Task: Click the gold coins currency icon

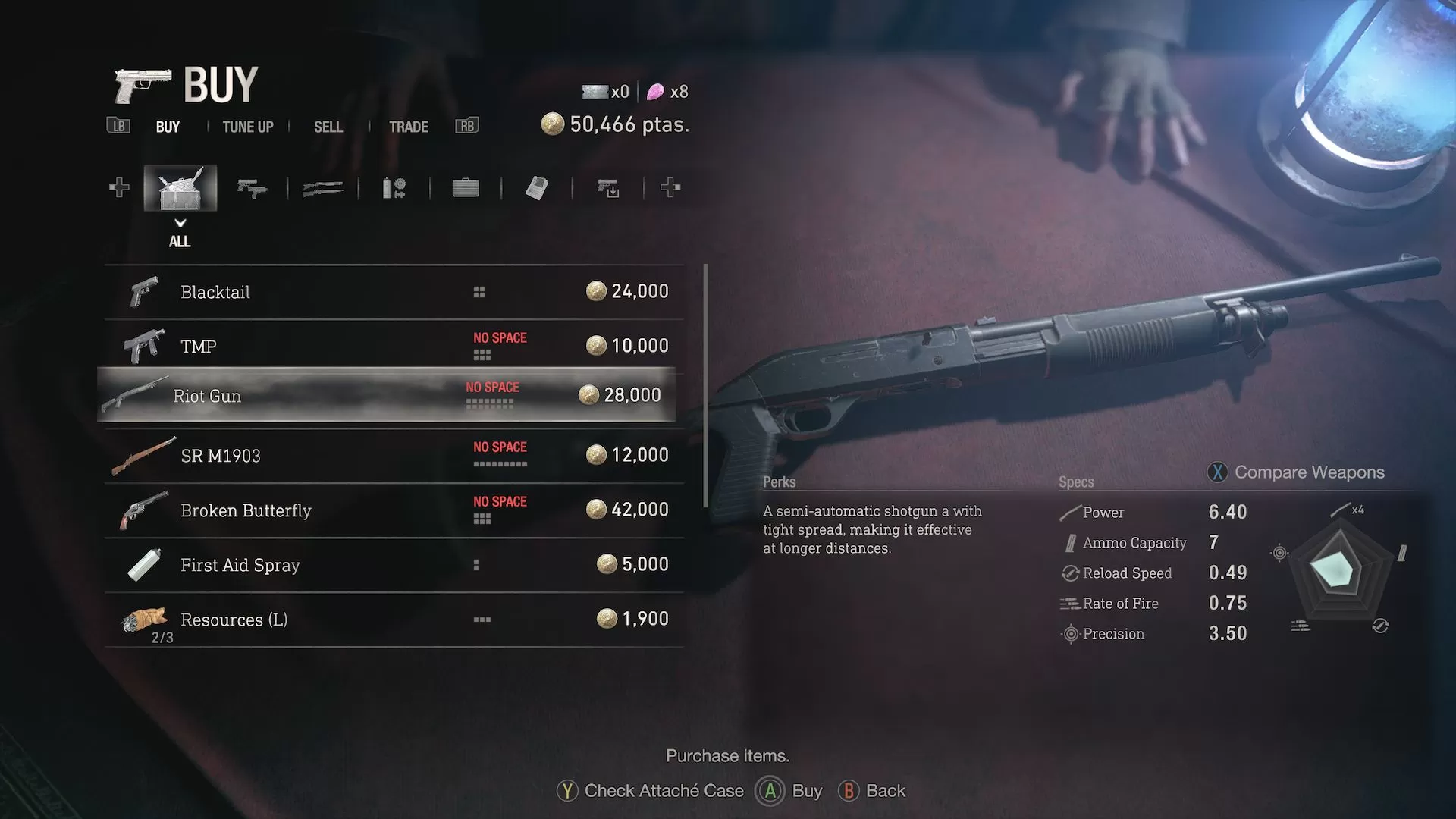Action: click(x=551, y=124)
